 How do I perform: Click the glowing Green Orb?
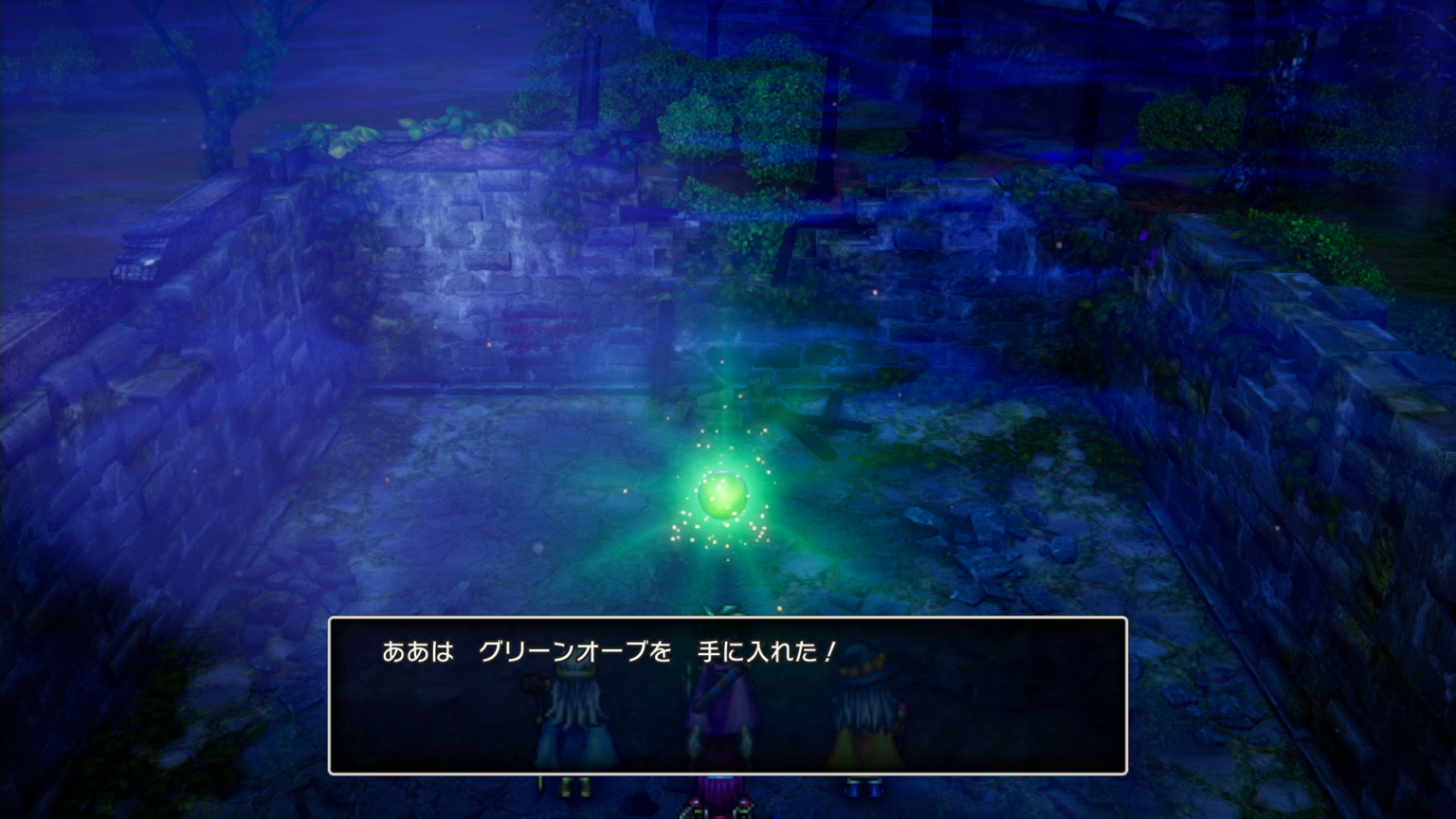click(722, 491)
